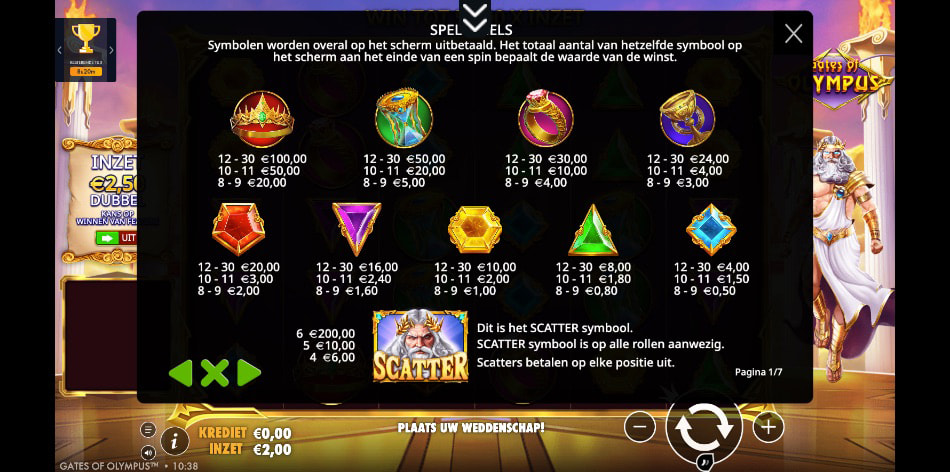Toggle the double chance bet switch
Image resolution: width=950 pixels, height=472 pixels.
pyautogui.click(x=117, y=238)
